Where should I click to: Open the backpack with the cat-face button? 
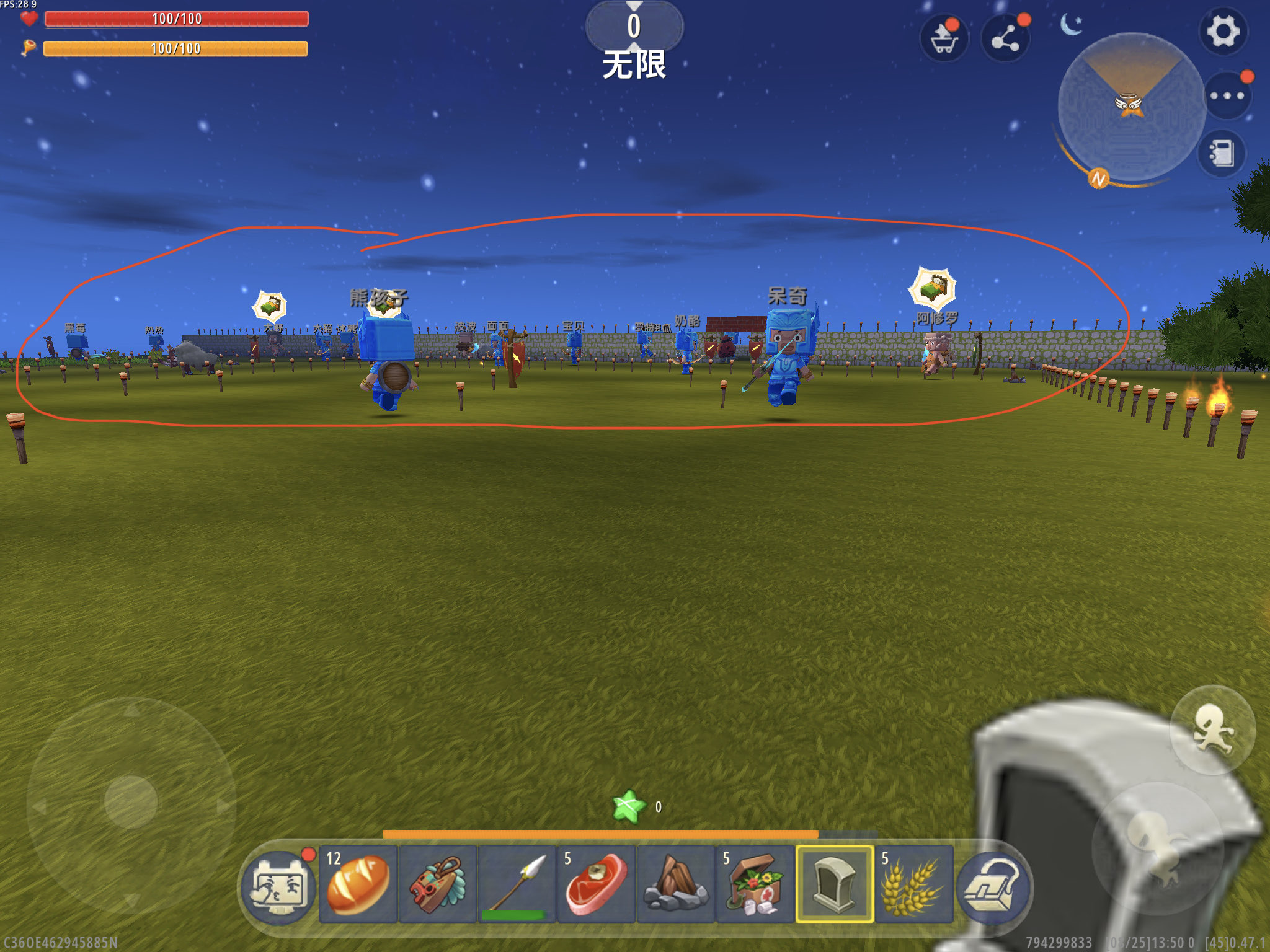coord(279,888)
